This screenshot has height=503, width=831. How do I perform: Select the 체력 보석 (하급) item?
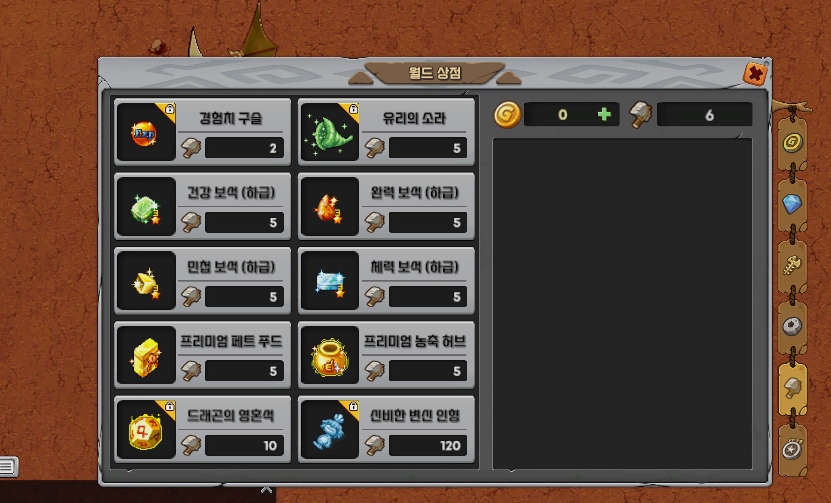click(x=386, y=279)
